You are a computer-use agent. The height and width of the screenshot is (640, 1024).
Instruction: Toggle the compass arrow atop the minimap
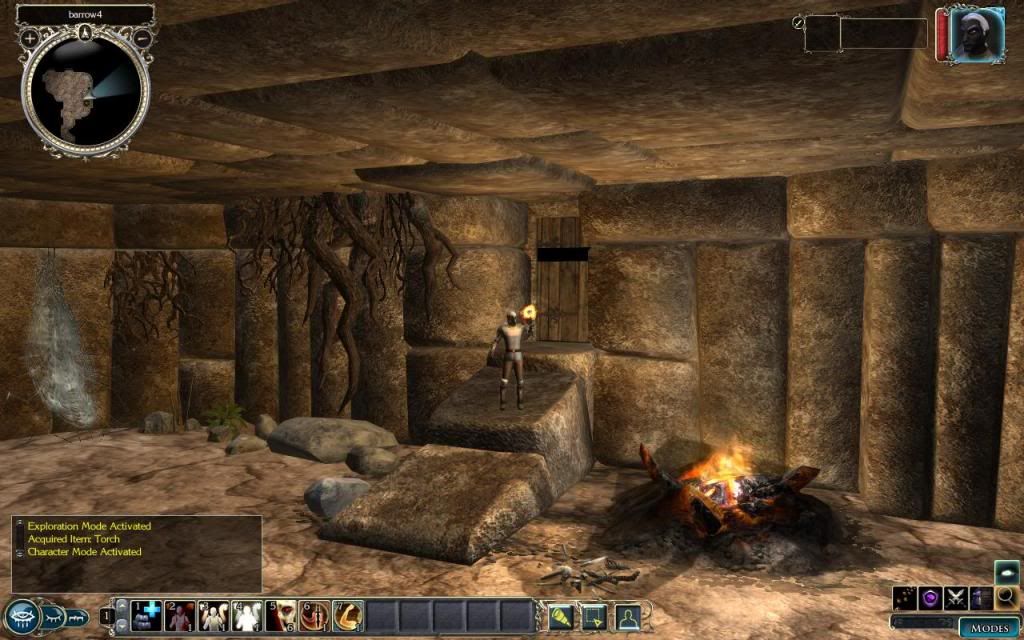click(x=86, y=32)
